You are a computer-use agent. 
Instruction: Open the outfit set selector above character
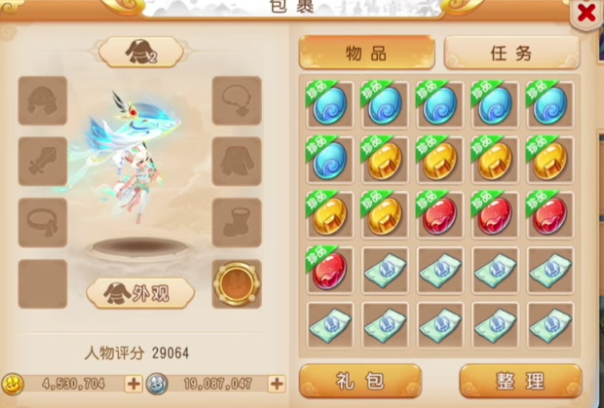pyautogui.click(x=140, y=52)
